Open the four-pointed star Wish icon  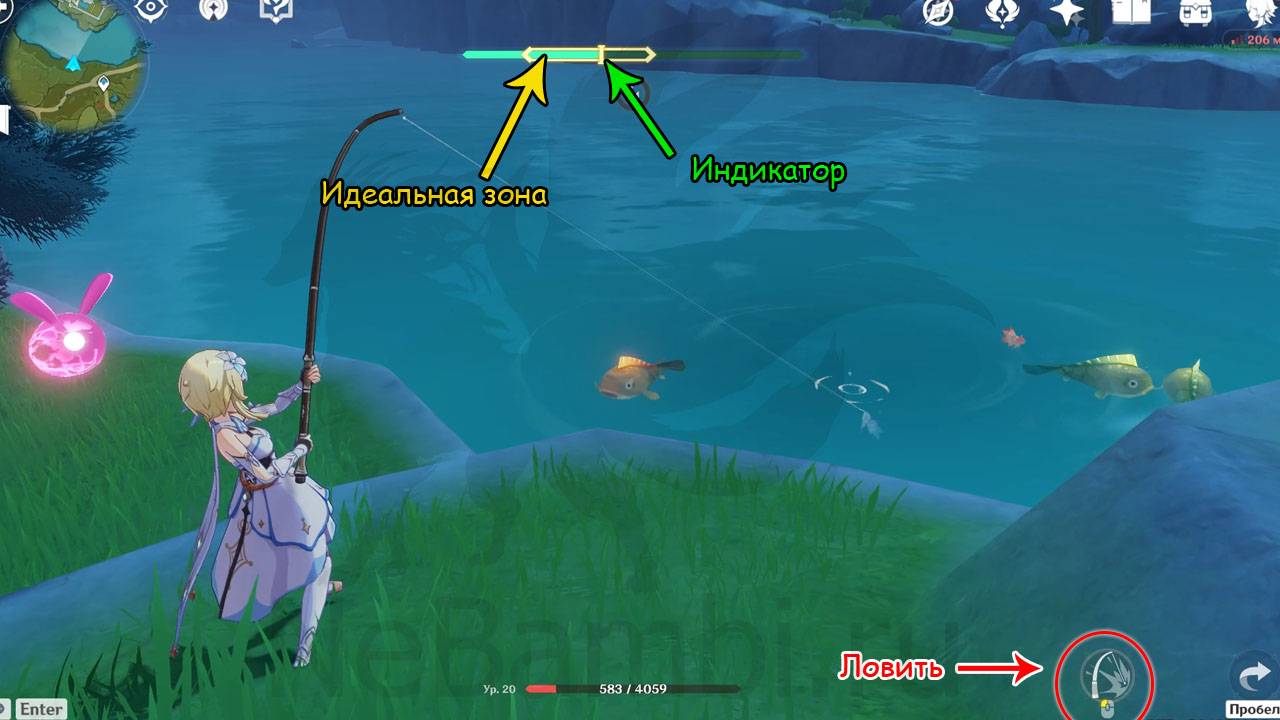pyautogui.click(x=1067, y=11)
